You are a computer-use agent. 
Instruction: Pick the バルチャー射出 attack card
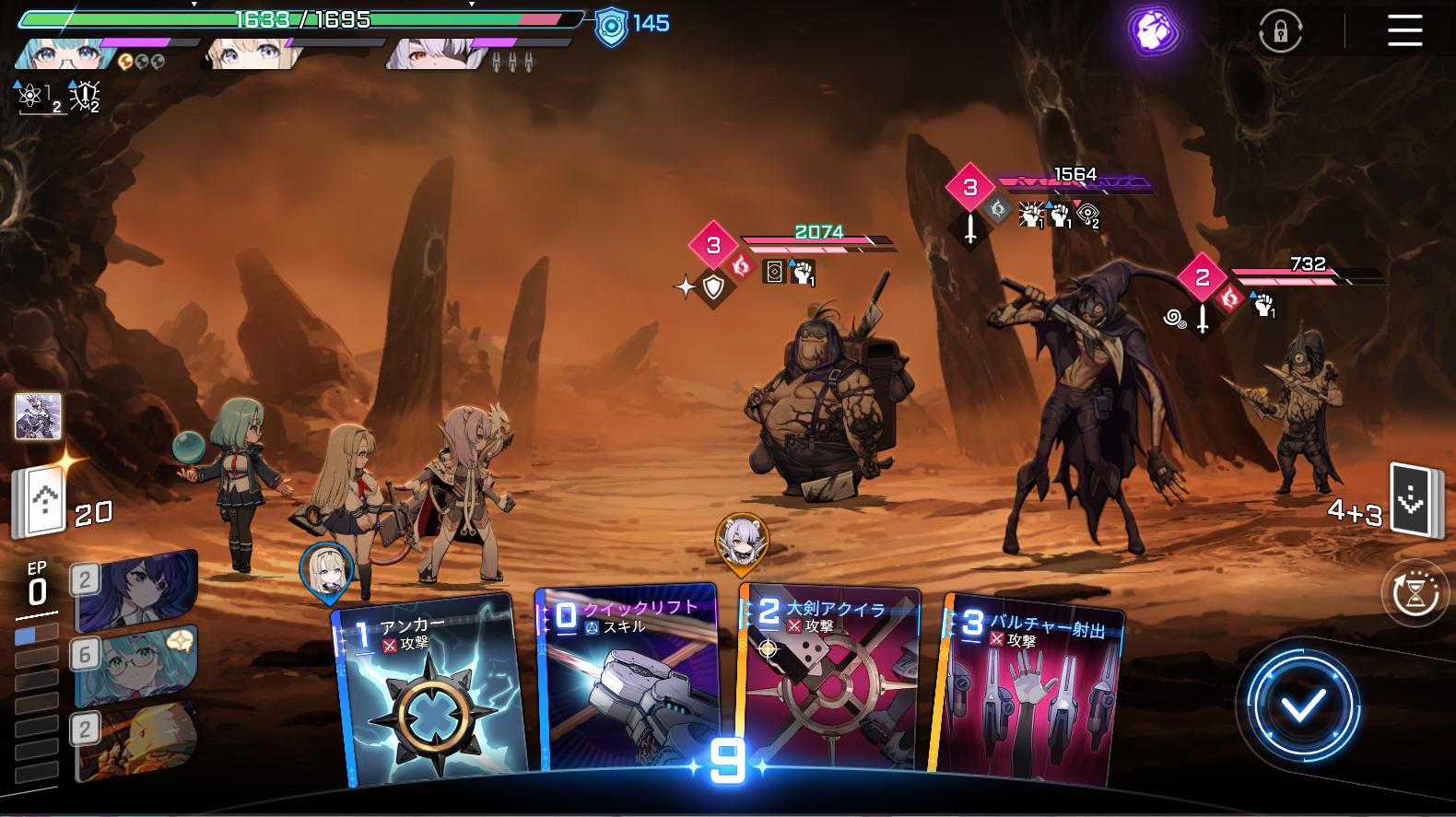[x=1027, y=691]
